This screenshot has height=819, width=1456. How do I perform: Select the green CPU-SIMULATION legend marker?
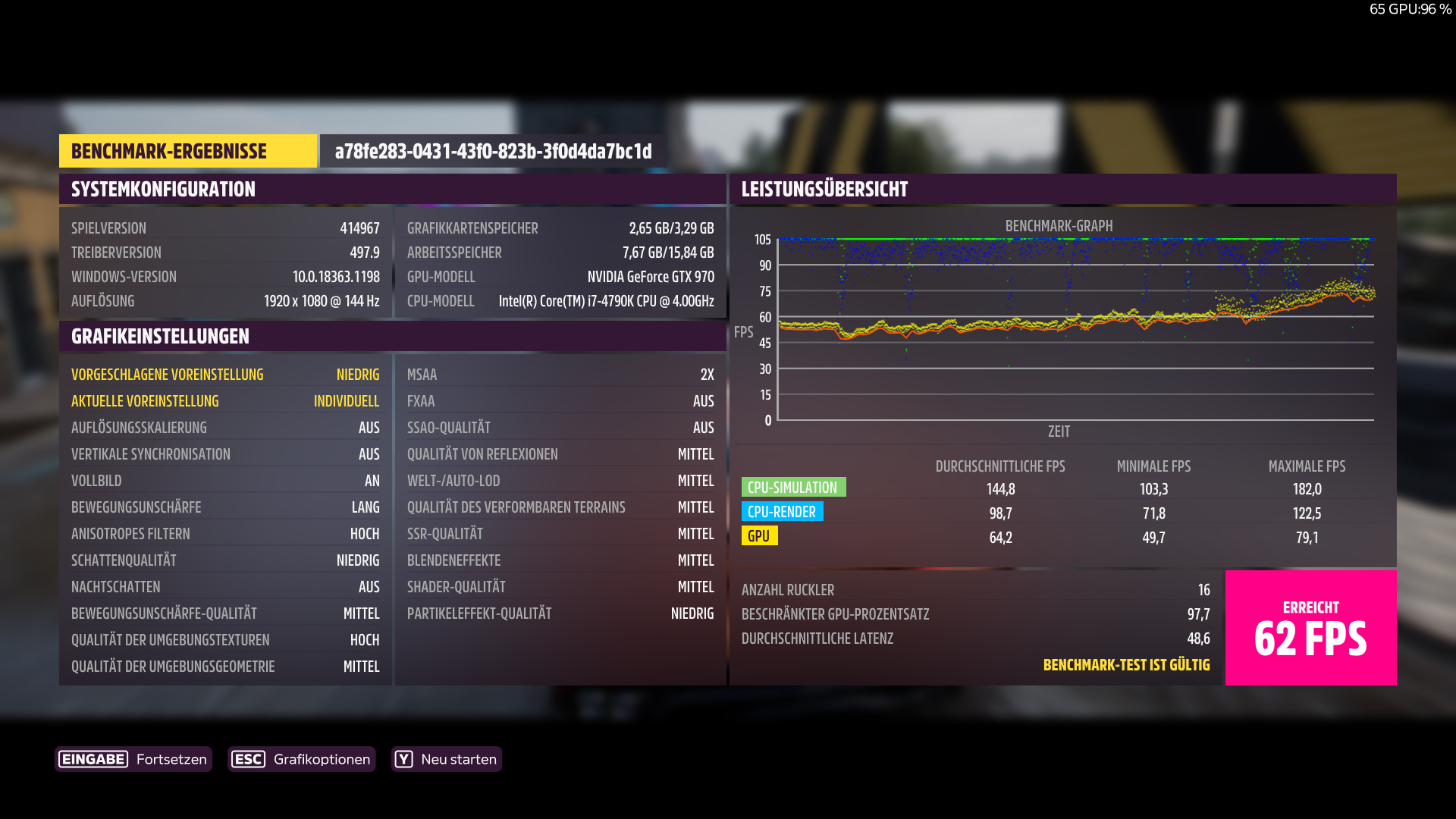click(x=794, y=486)
